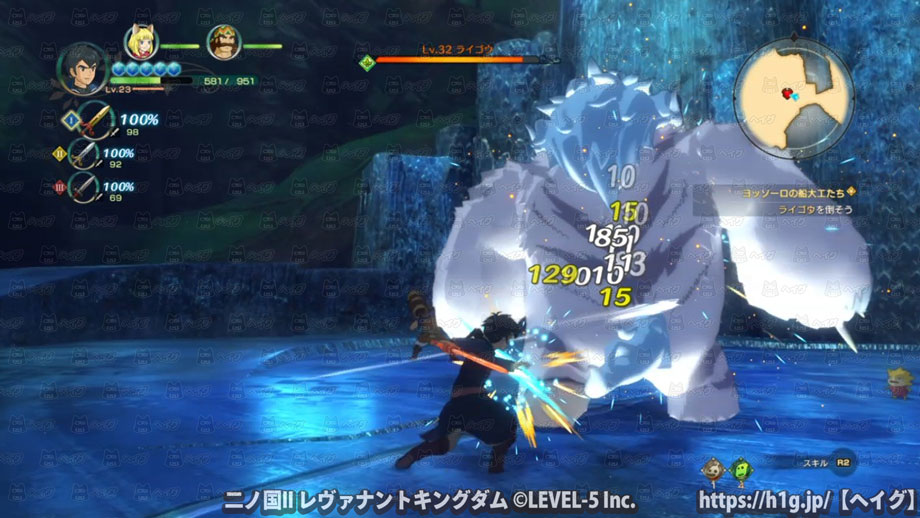Switch to the bearded goggles party member
Screen dimensions: 920x518
click(x=224, y=43)
